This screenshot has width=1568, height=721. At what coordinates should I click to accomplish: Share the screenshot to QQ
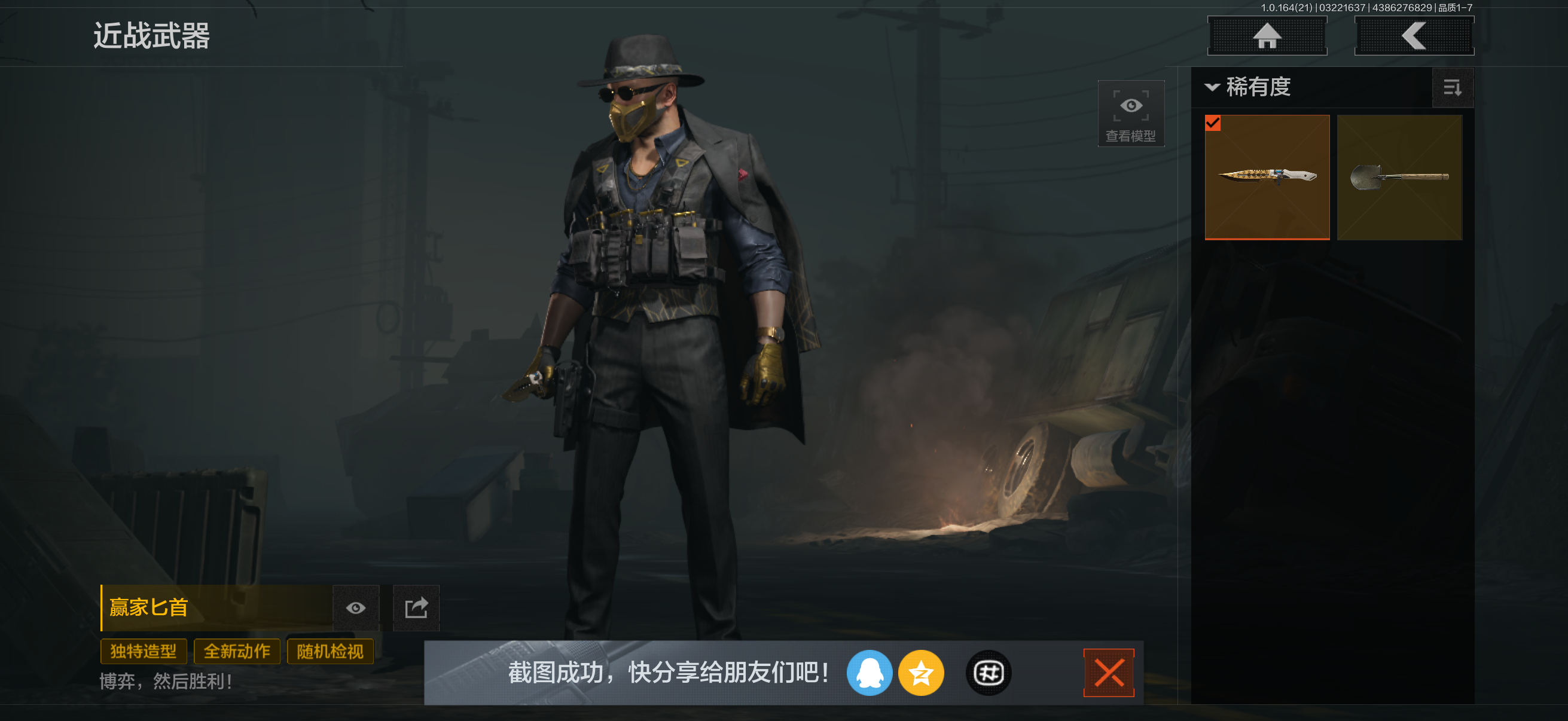870,673
